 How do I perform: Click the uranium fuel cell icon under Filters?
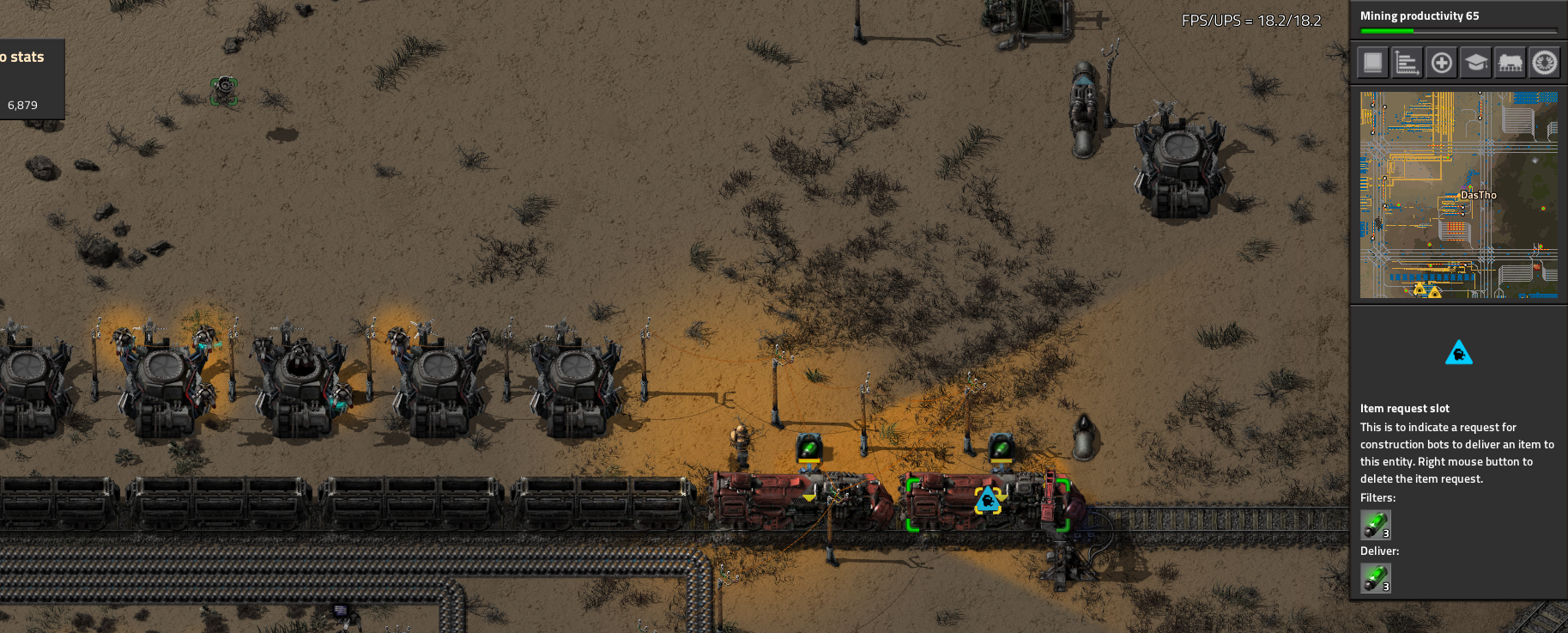(1375, 525)
